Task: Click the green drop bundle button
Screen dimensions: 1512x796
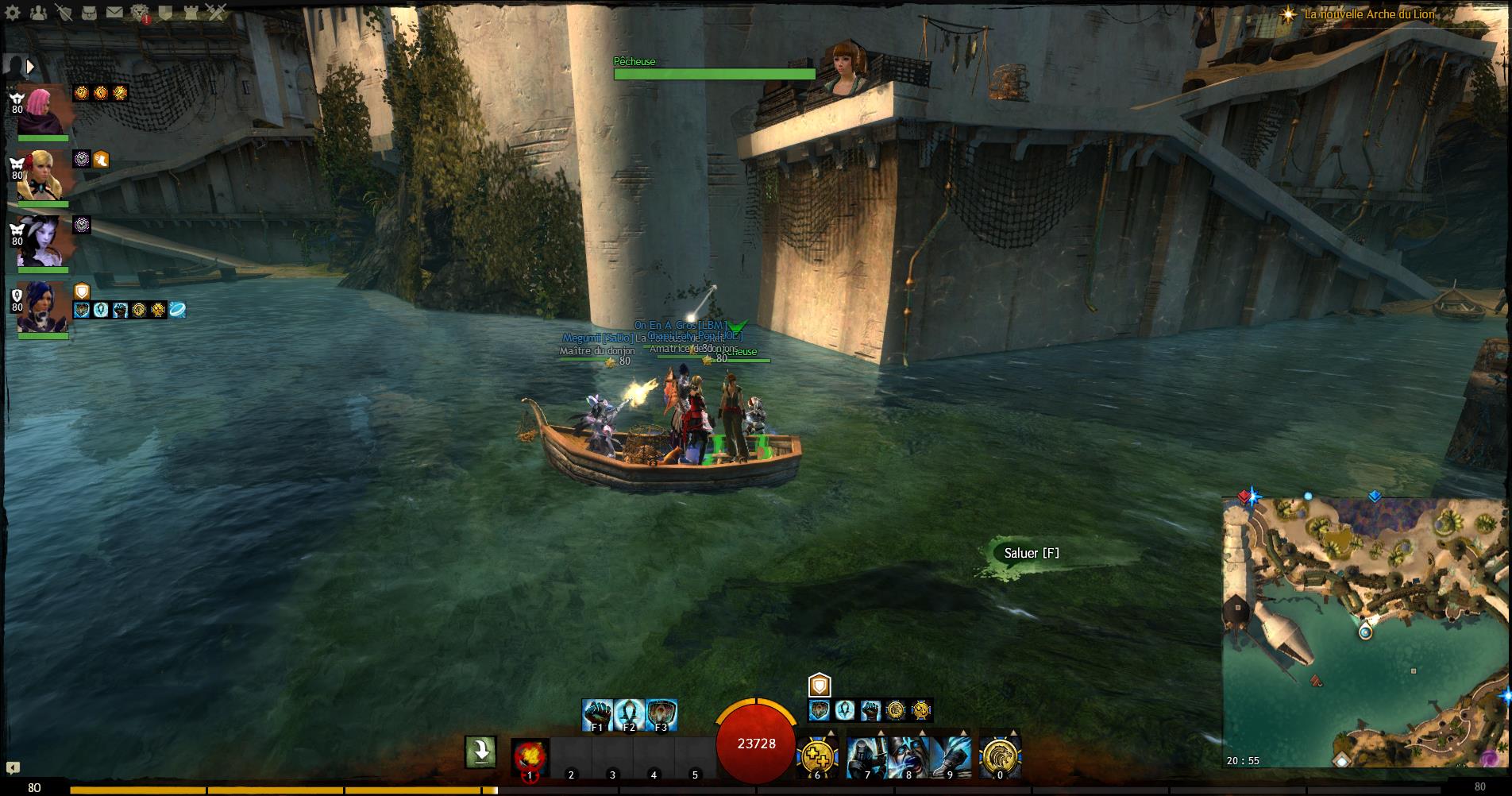Action: coord(481,752)
